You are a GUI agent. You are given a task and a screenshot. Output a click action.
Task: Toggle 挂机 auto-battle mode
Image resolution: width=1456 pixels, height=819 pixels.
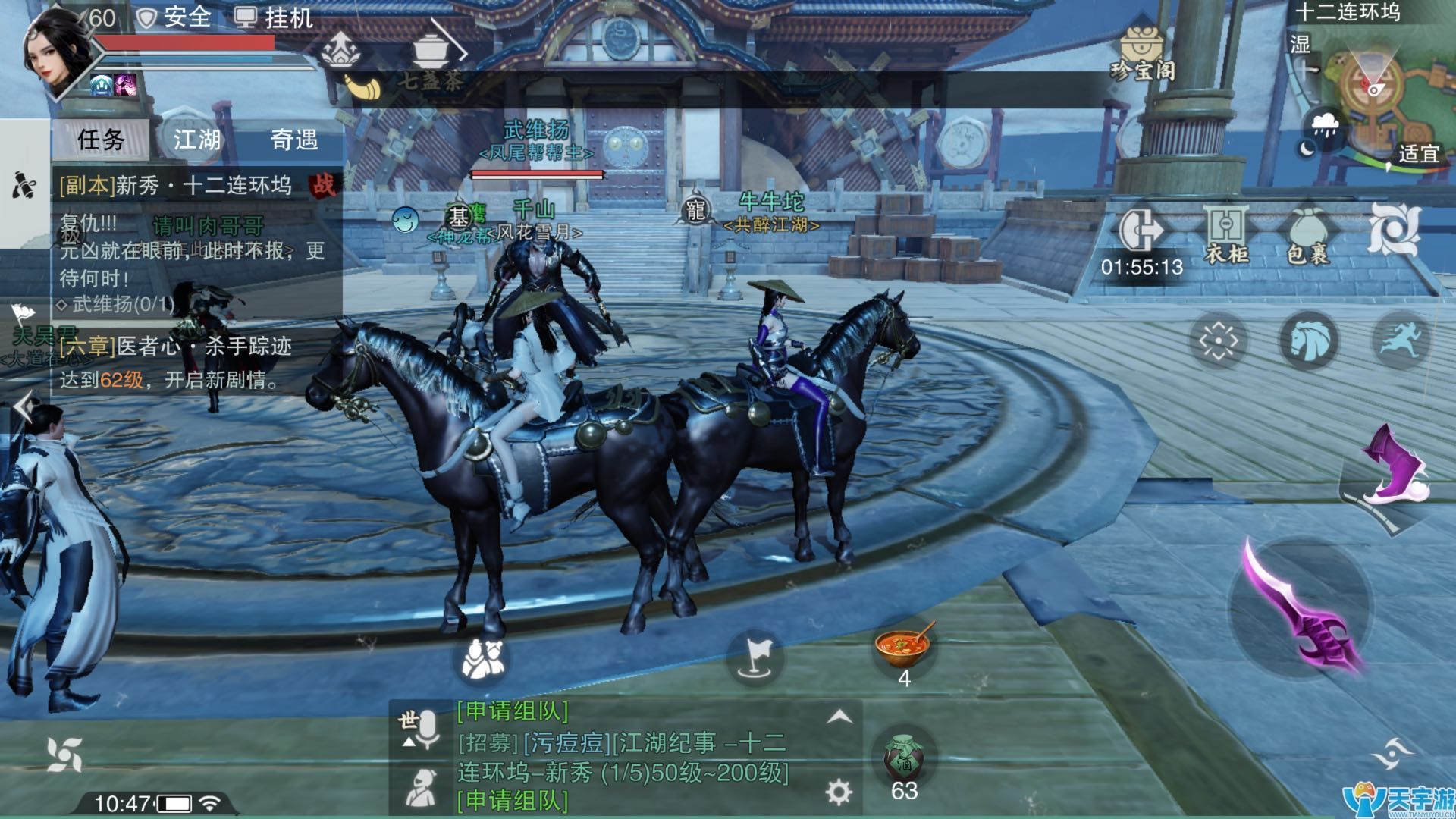[274, 17]
